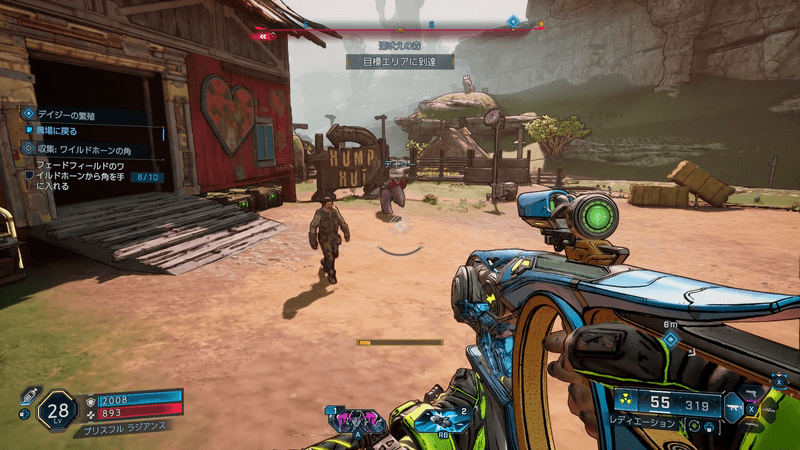This screenshot has height=450, width=800.
Task: Click the compass bar at the top
Action: tap(400, 29)
